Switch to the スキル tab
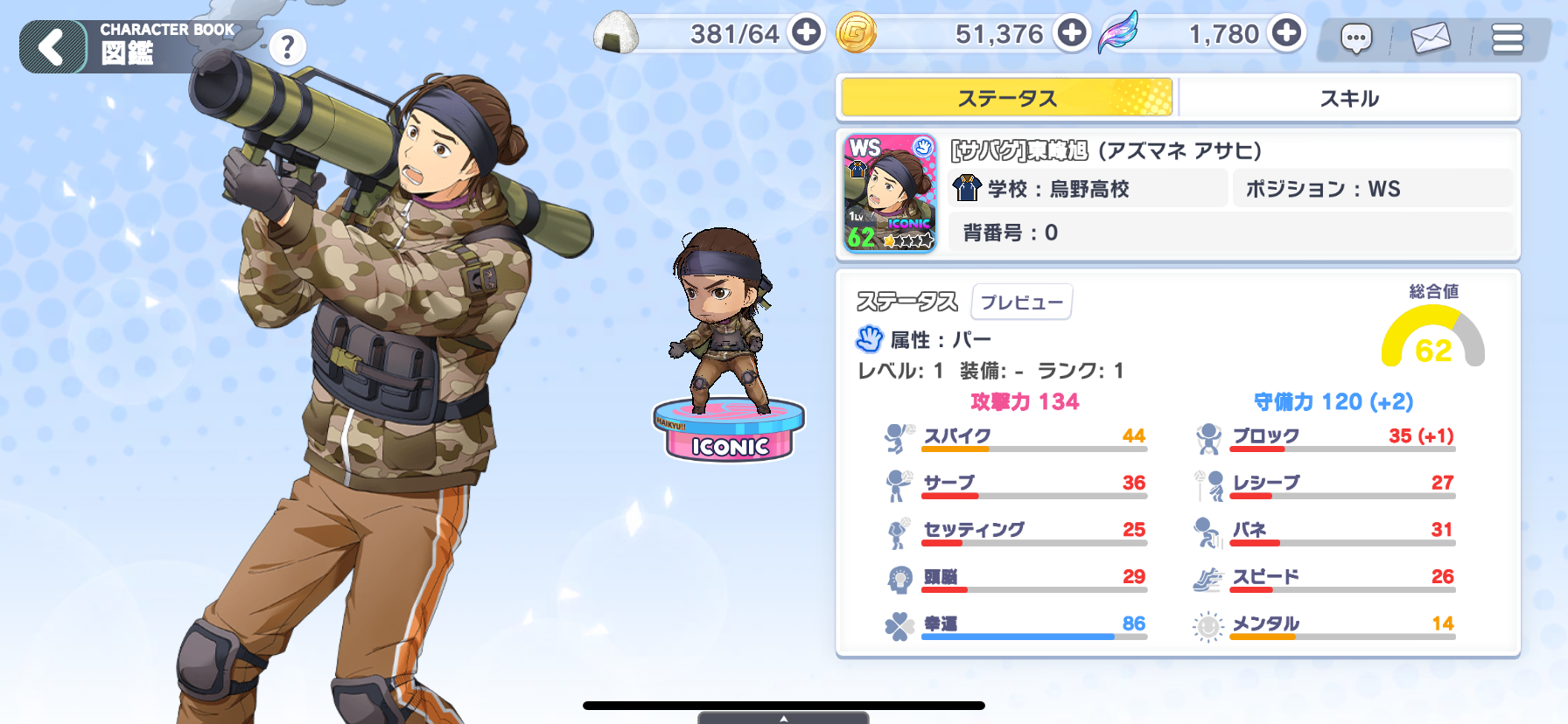This screenshot has height=724, width=1568. [x=1349, y=98]
